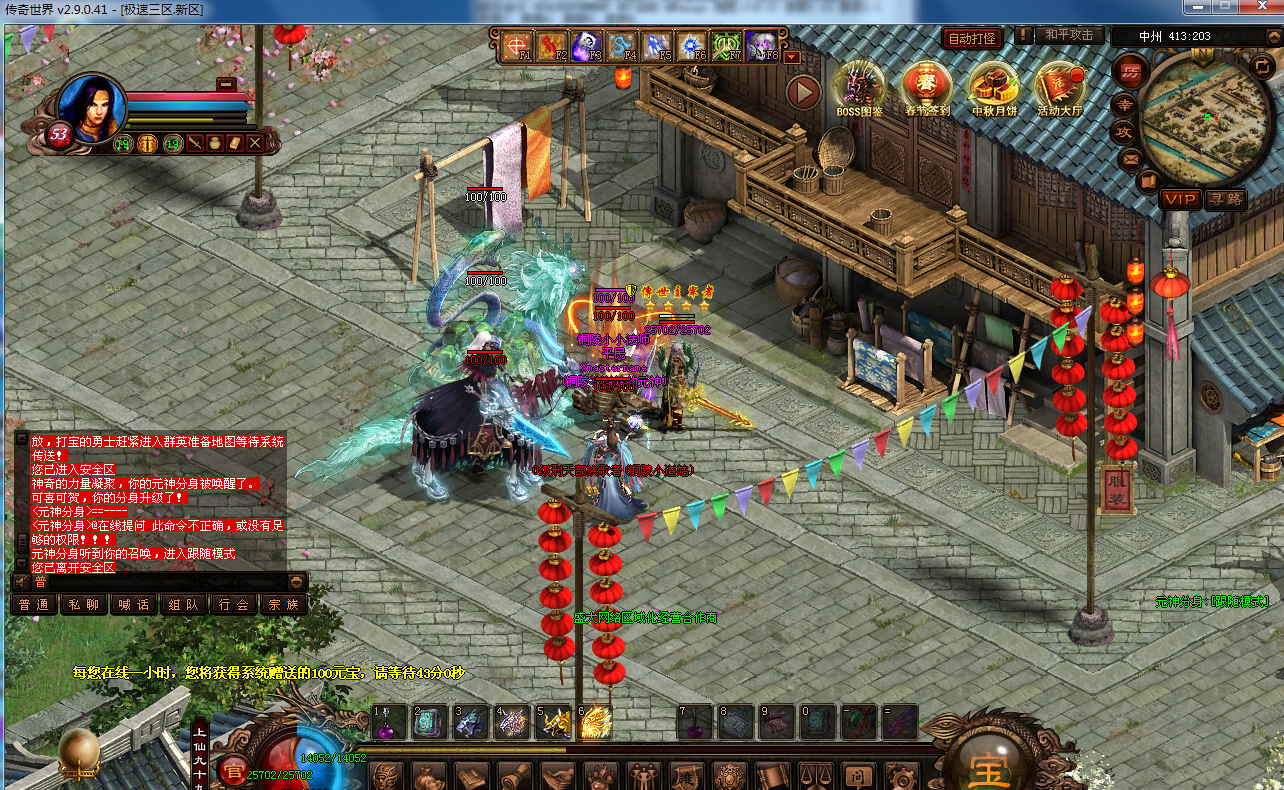This screenshot has height=790, width=1284.
Task: Select the 喊话 shout channel tab
Action: (134, 604)
